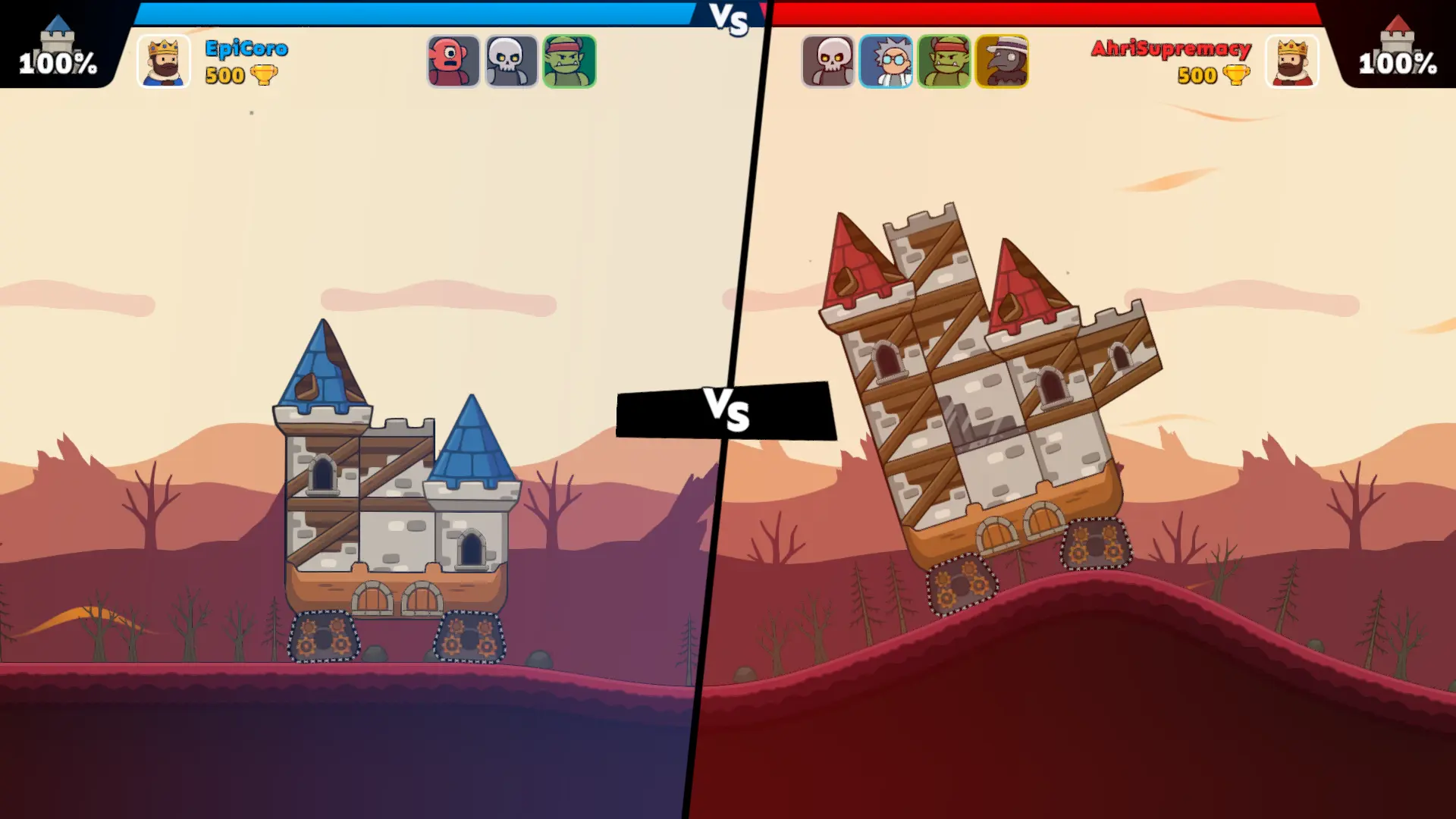
Task: Select the green-bordered orc avatar on right team
Action: click(944, 61)
